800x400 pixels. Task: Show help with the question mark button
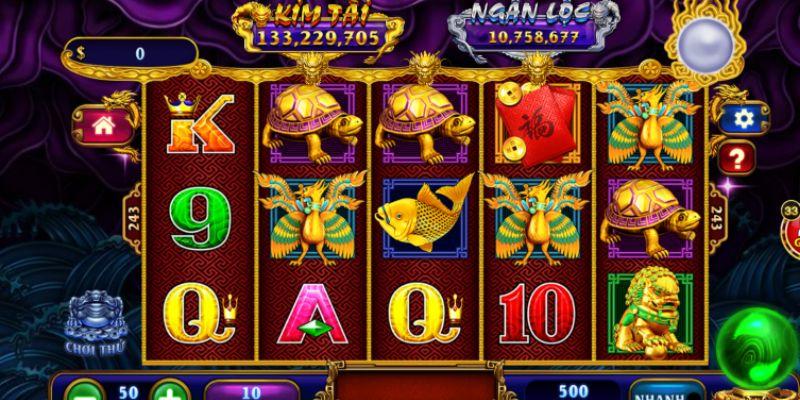coord(737,157)
